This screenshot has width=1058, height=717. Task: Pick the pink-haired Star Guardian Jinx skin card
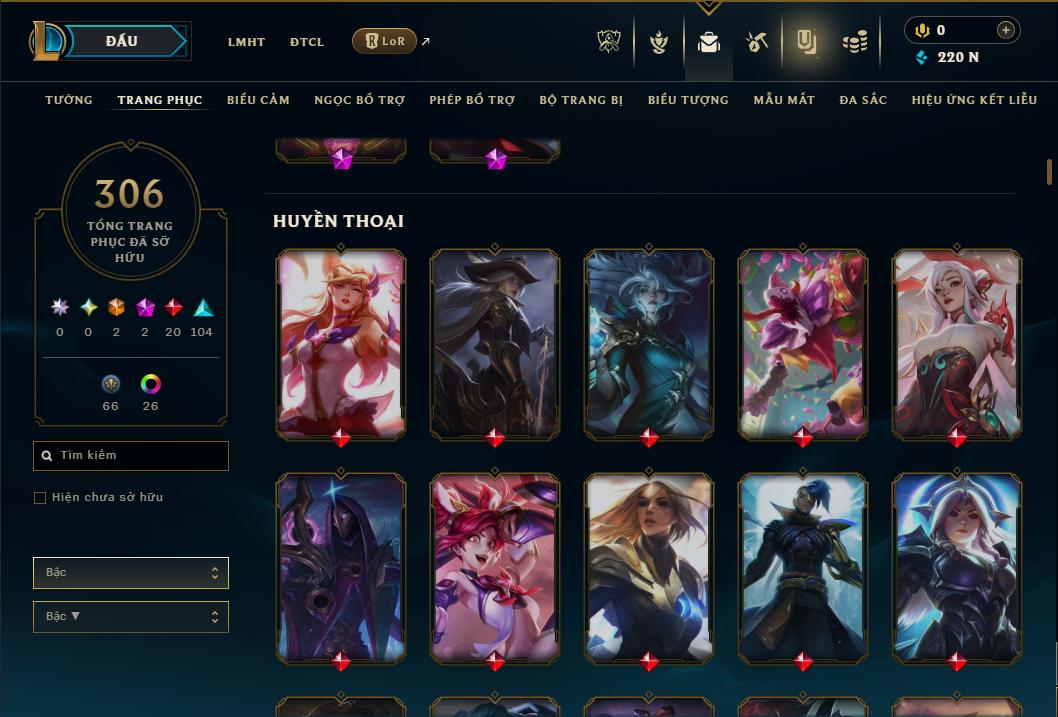coord(495,566)
